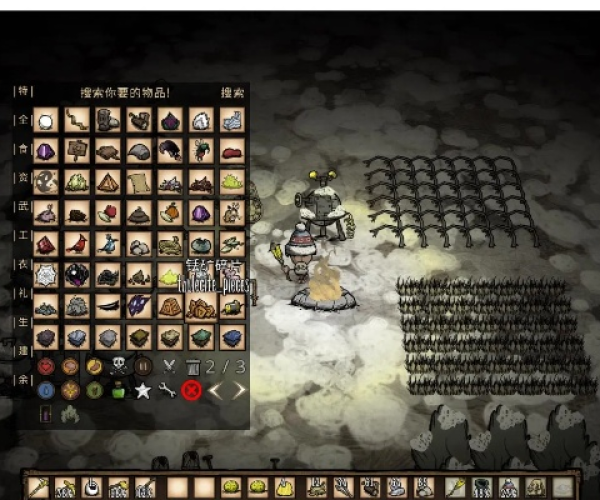Go to the next item page arrow
This screenshot has height=500, width=600.
(x=238, y=390)
